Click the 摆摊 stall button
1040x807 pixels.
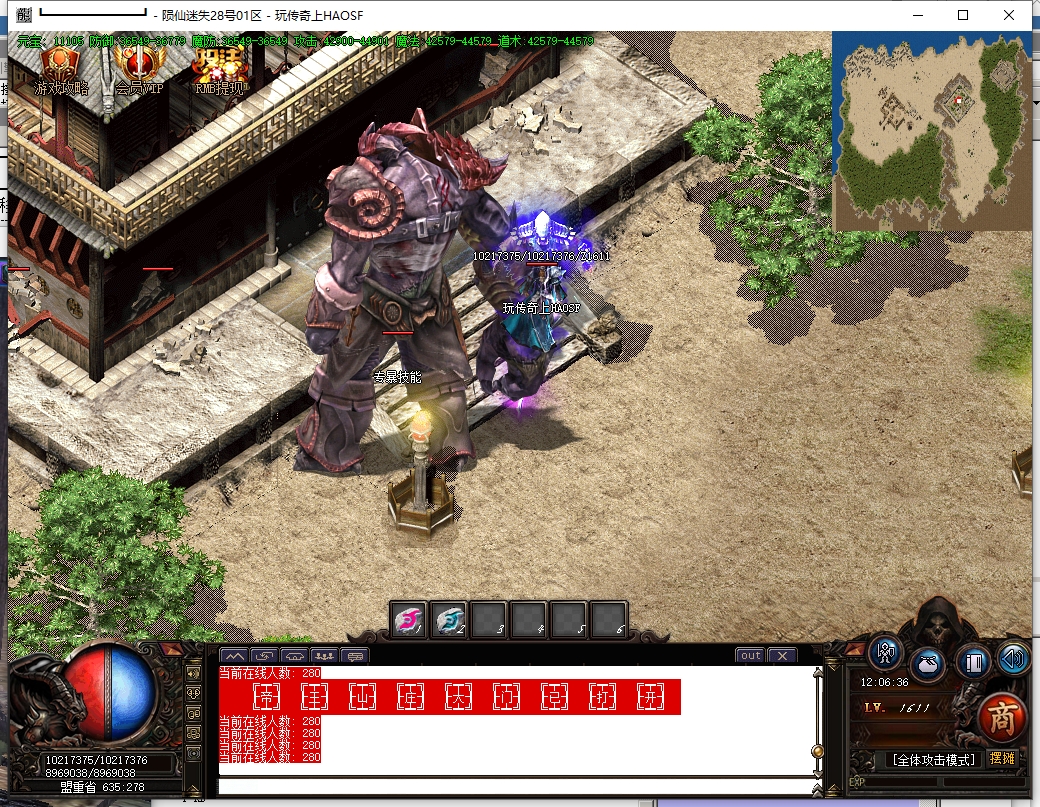(1002, 759)
